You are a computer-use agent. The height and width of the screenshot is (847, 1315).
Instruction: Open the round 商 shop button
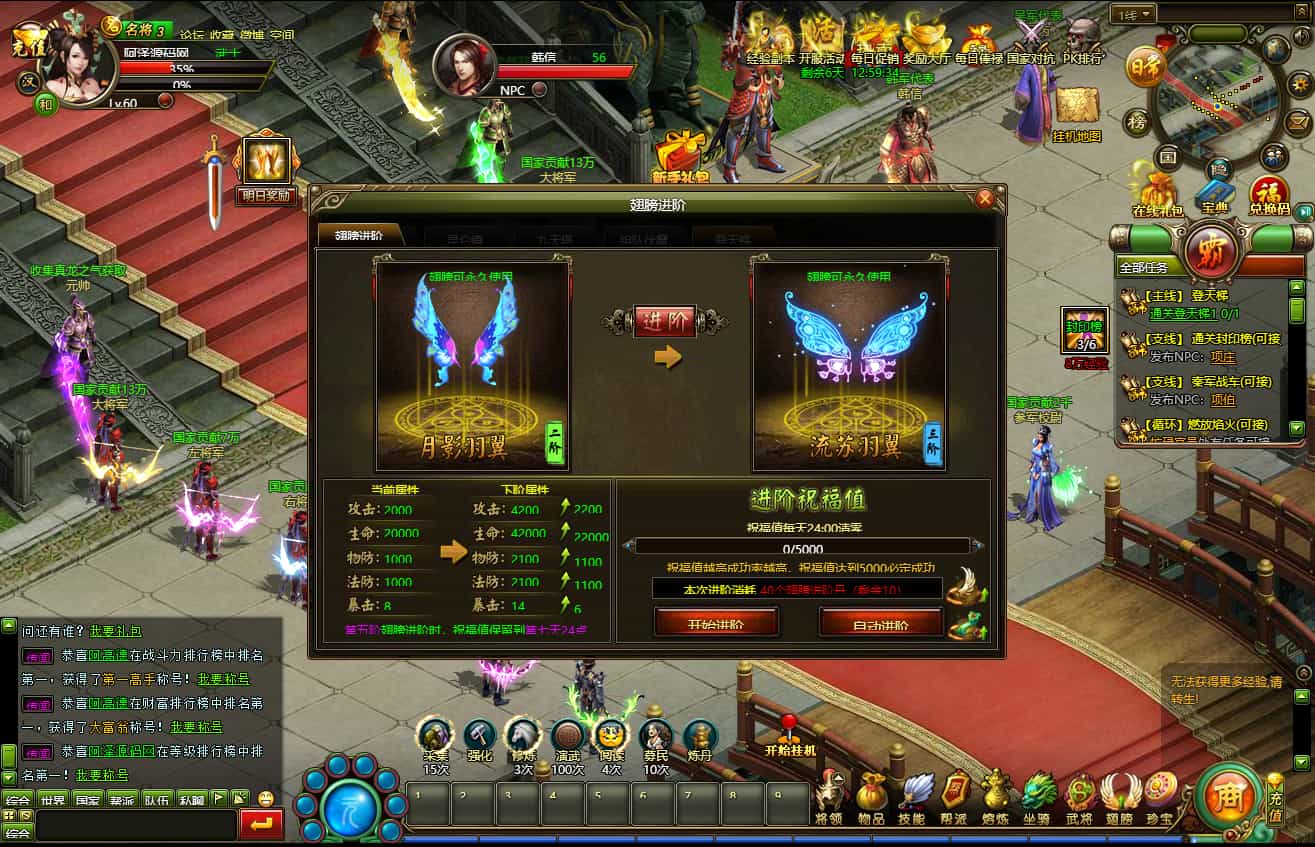(x=1224, y=797)
